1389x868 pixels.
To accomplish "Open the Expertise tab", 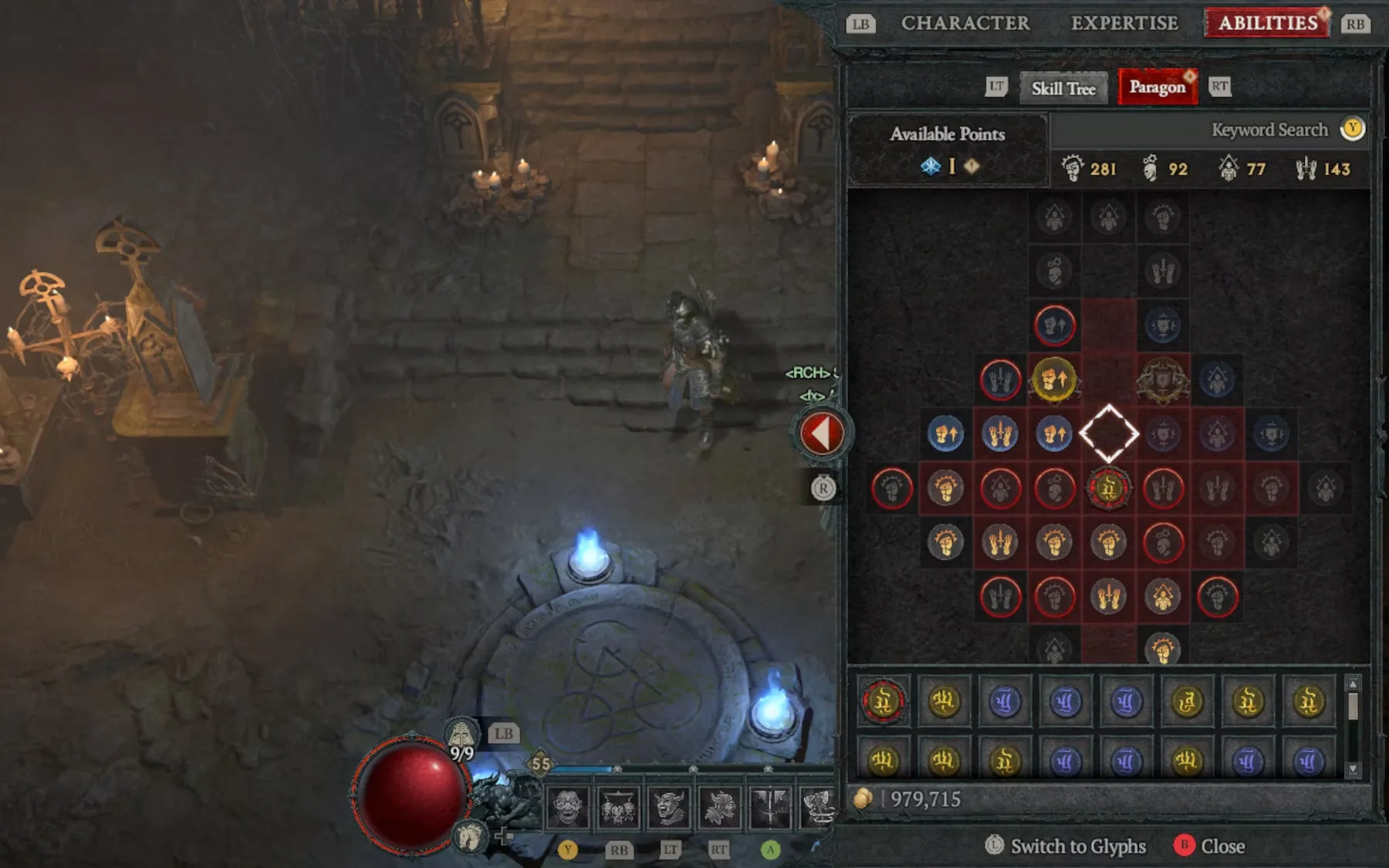I will [x=1124, y=23].
